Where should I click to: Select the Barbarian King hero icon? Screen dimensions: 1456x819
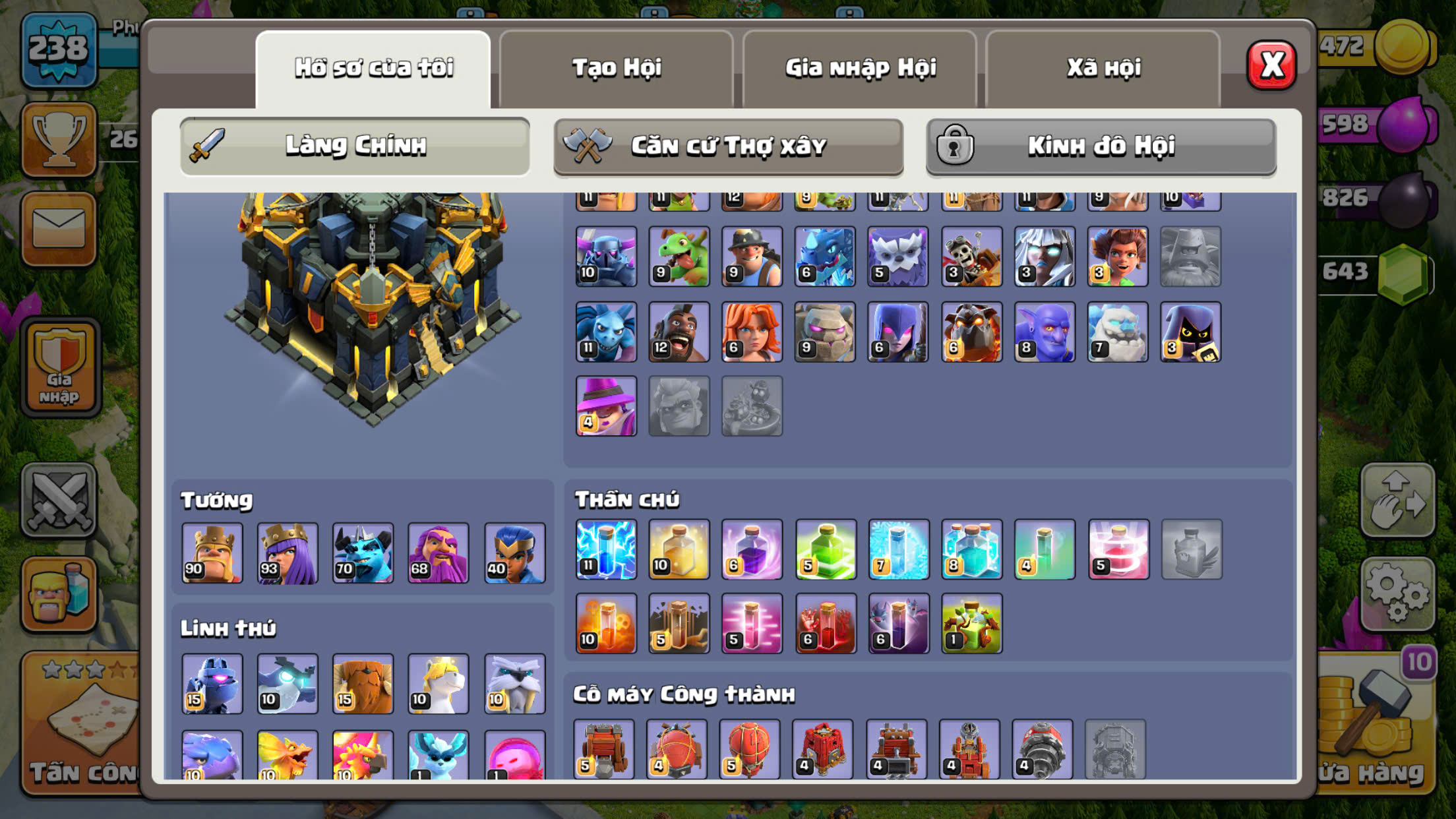coord(212,553)
